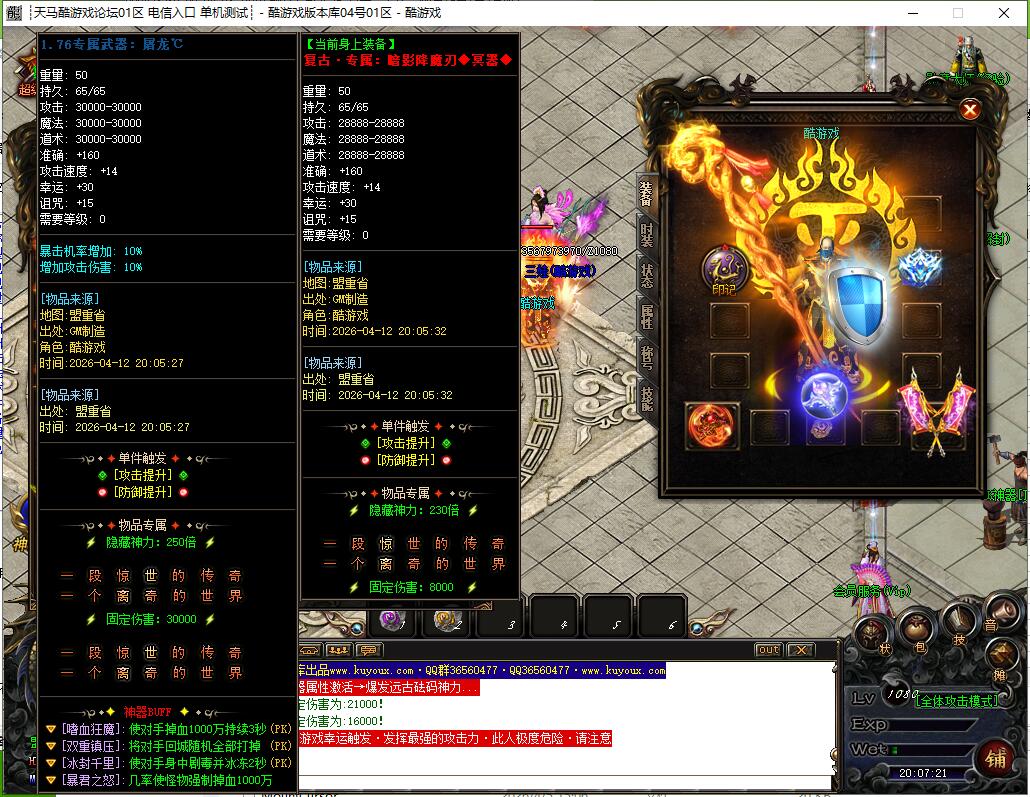The height and width of the screenshot is (797, 1030).
Task: Select the 装备 equipment tab
Action: 647,194
